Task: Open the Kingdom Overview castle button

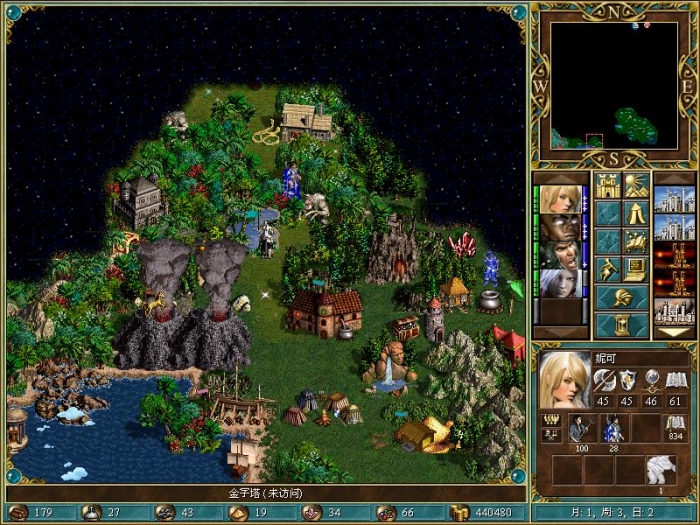Action: pos(608,185)
